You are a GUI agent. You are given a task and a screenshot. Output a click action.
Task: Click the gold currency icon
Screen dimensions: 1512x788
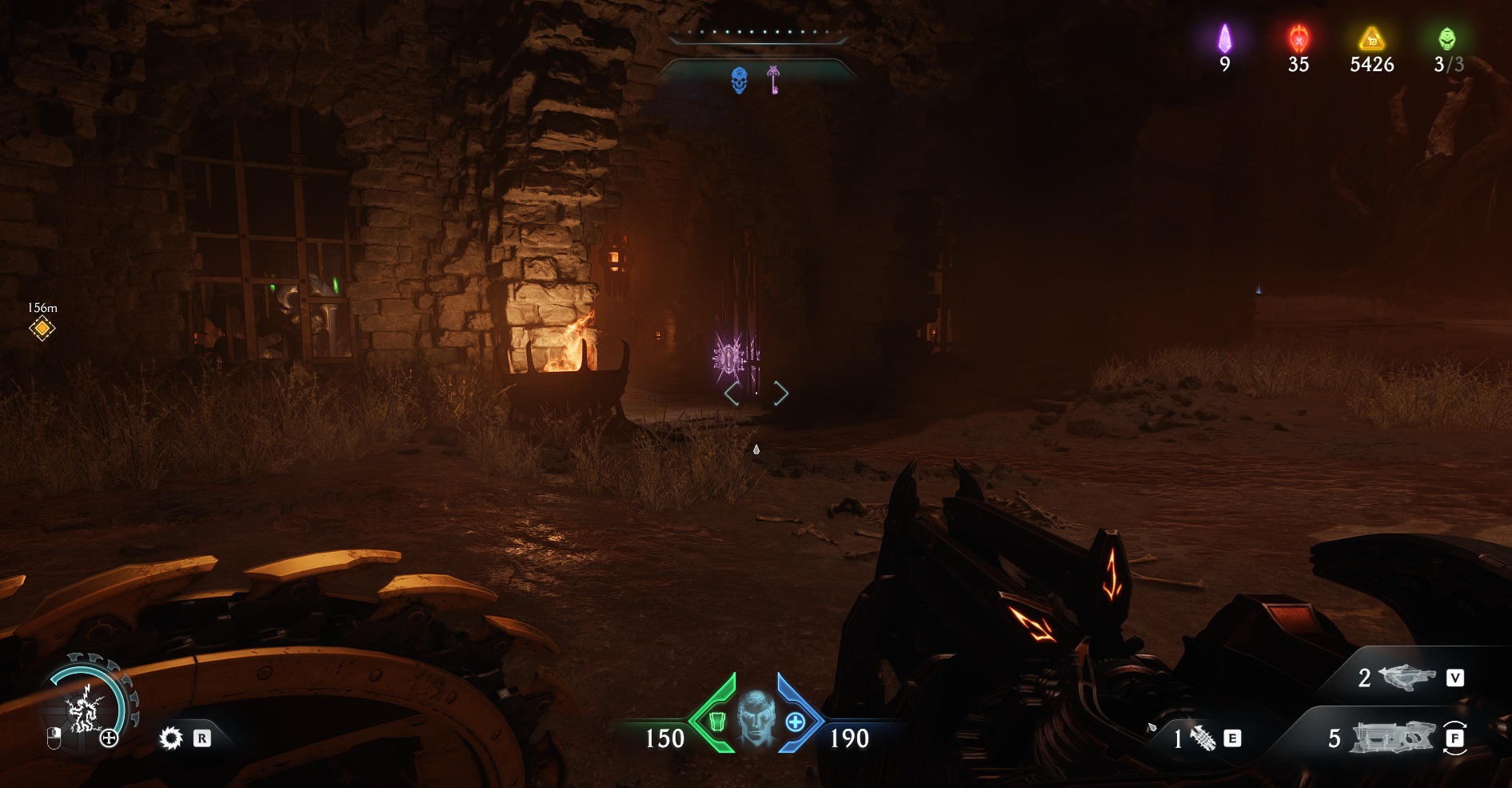tap(1372, 38)
